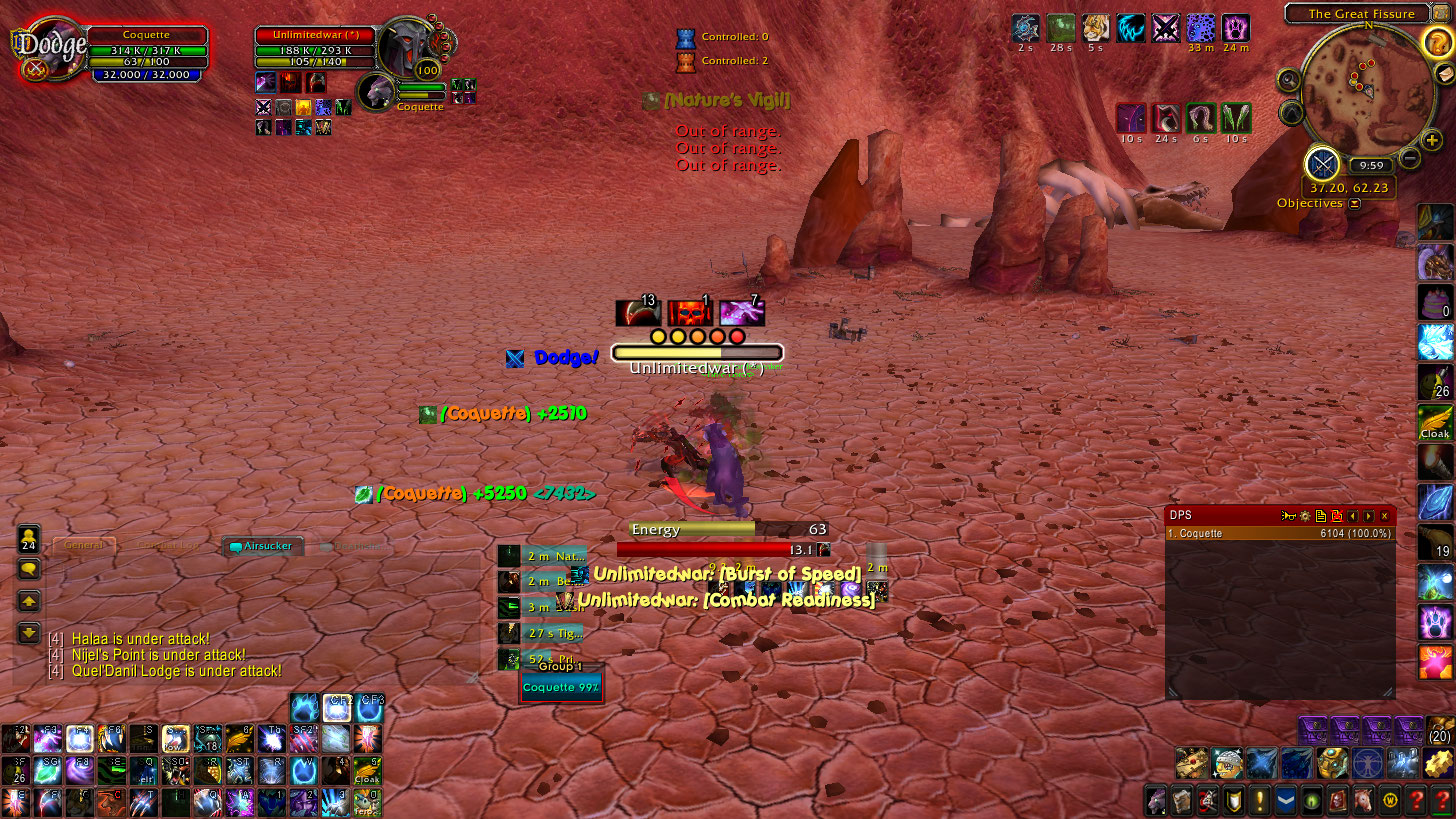Open the yellow exclamation quest log button
The width and height of the screenshot is (1456, 819).
(1258, 800)
